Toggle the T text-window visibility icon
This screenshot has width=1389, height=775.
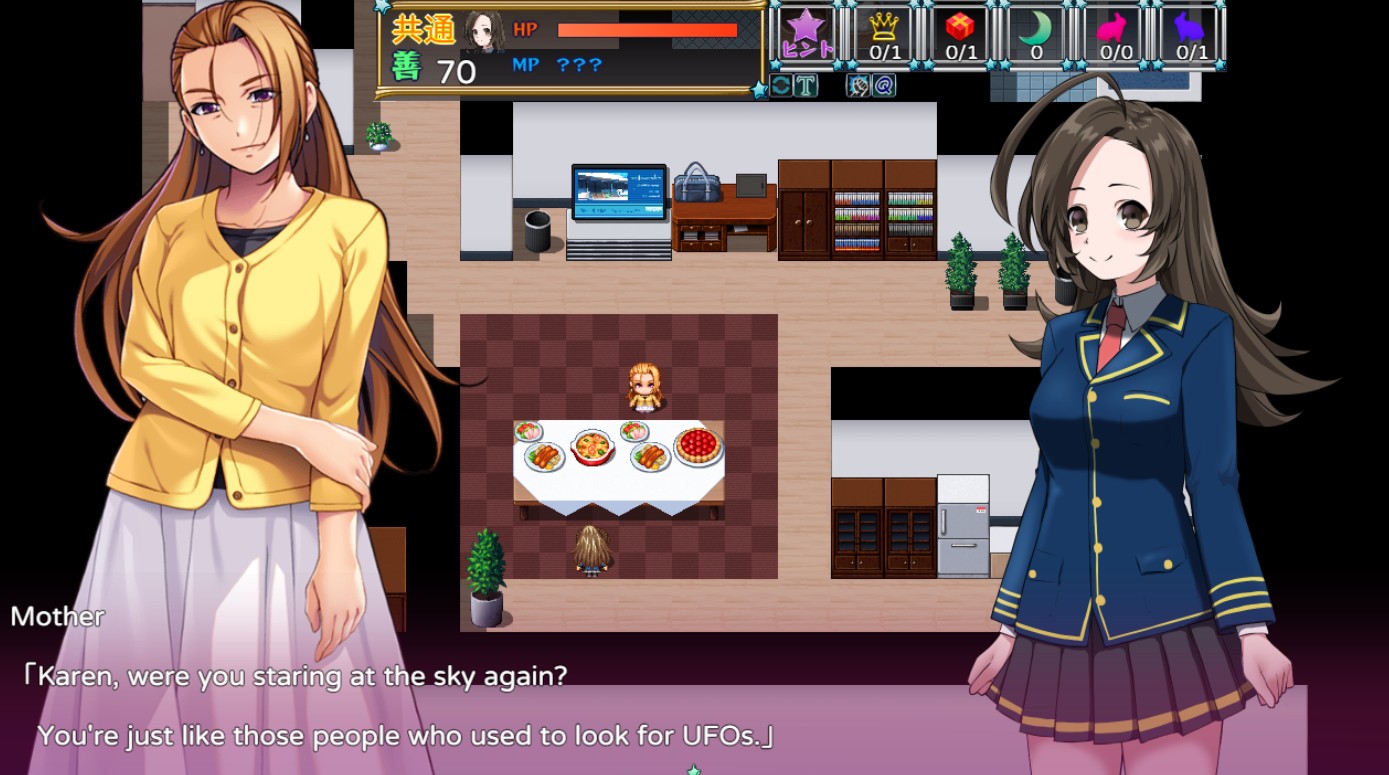point(804,85)
